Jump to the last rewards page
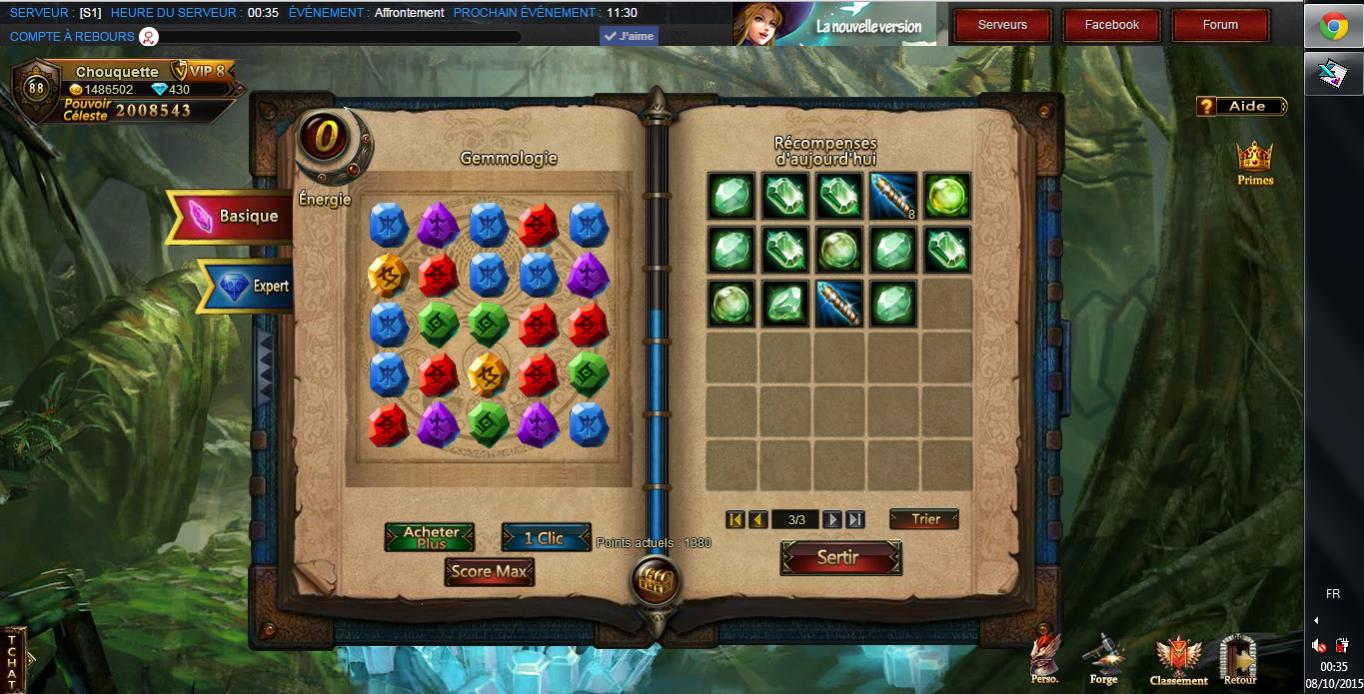Image resolution: width=1364 pixels, height=694 pixels. pyautogui.click(x=855, y=519)
